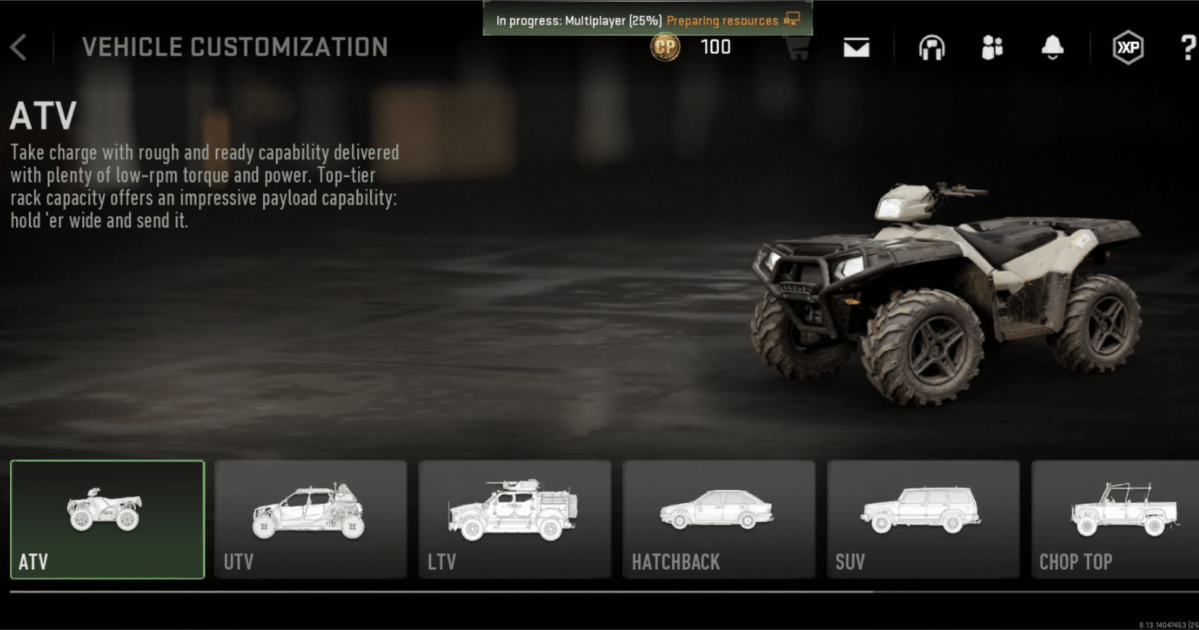Open the mail inbox envelope
This screenshot has width=1199, height=630.
856,48
